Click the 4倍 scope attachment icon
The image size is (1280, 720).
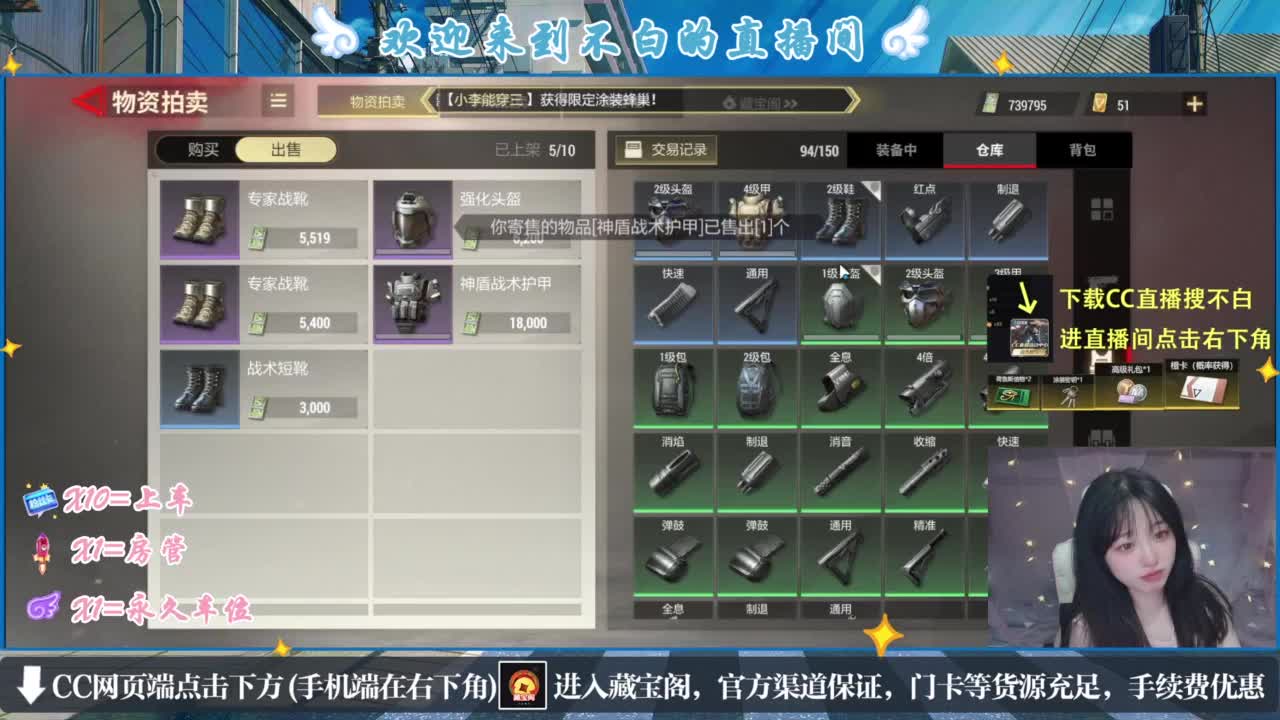point(925,385)
